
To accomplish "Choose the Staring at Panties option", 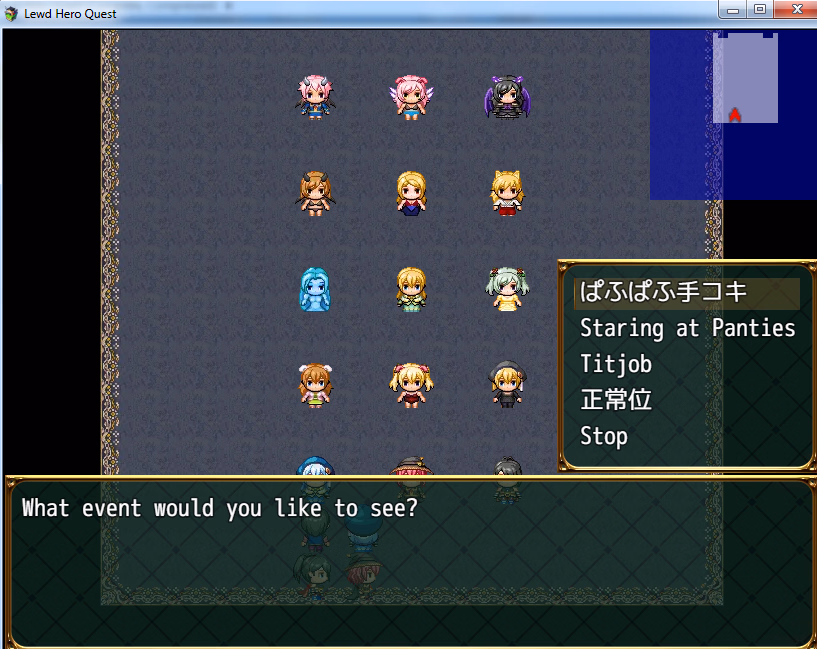I will point(687,328).
